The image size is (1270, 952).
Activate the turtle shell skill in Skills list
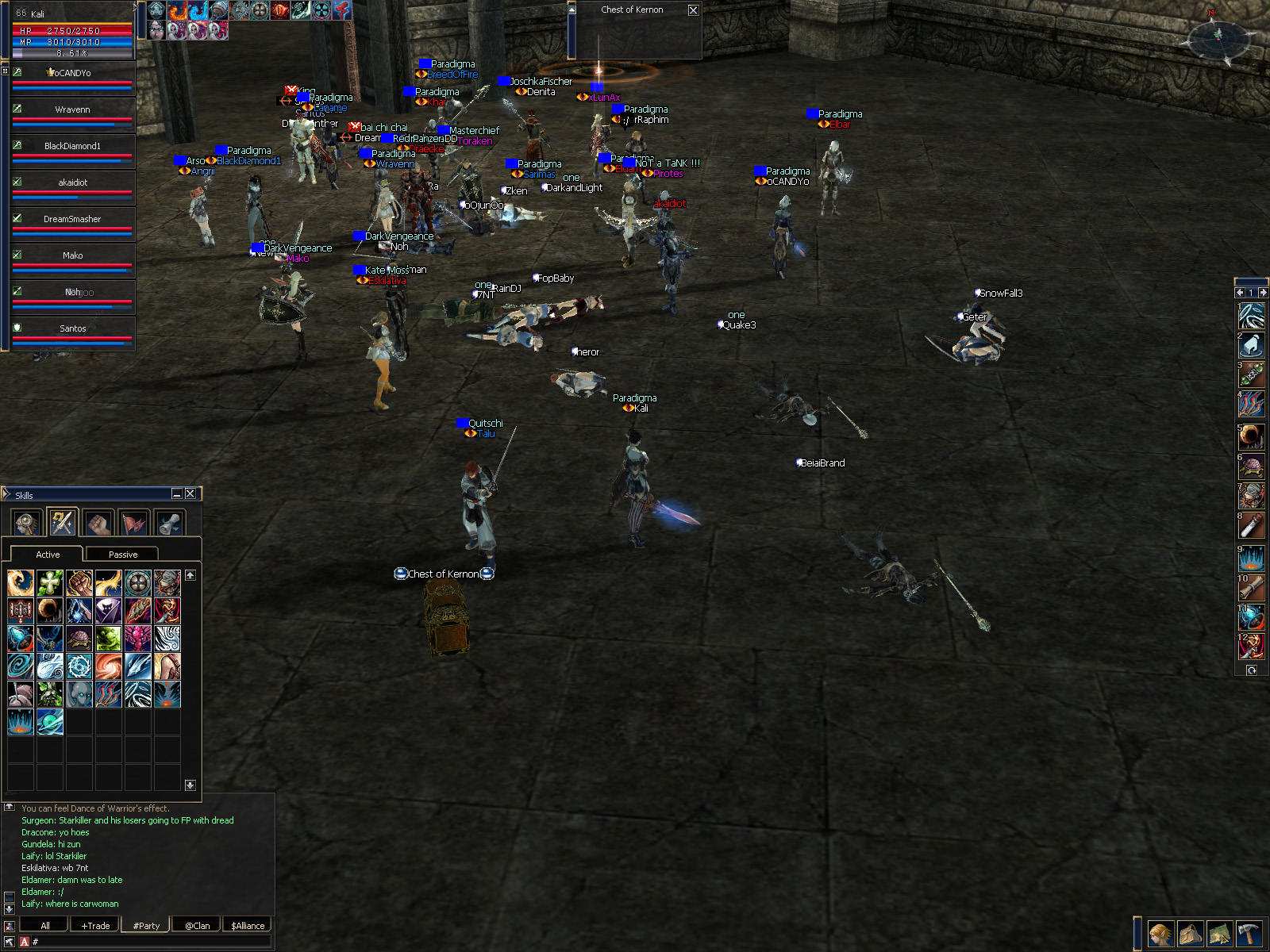pos(79,639)
